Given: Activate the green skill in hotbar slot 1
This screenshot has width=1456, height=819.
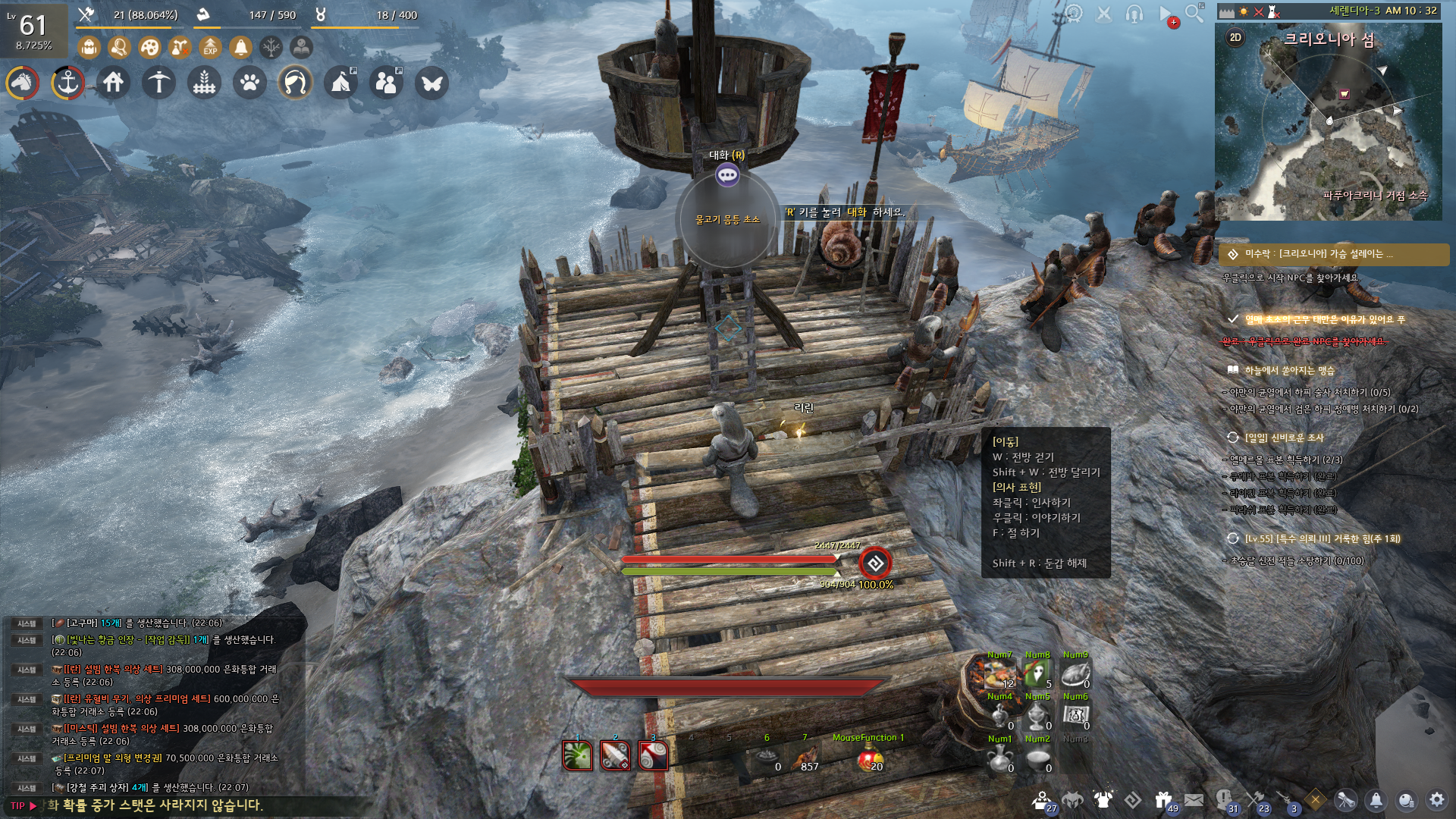Looking at the screenshot, I should click(x=577, y=755).
